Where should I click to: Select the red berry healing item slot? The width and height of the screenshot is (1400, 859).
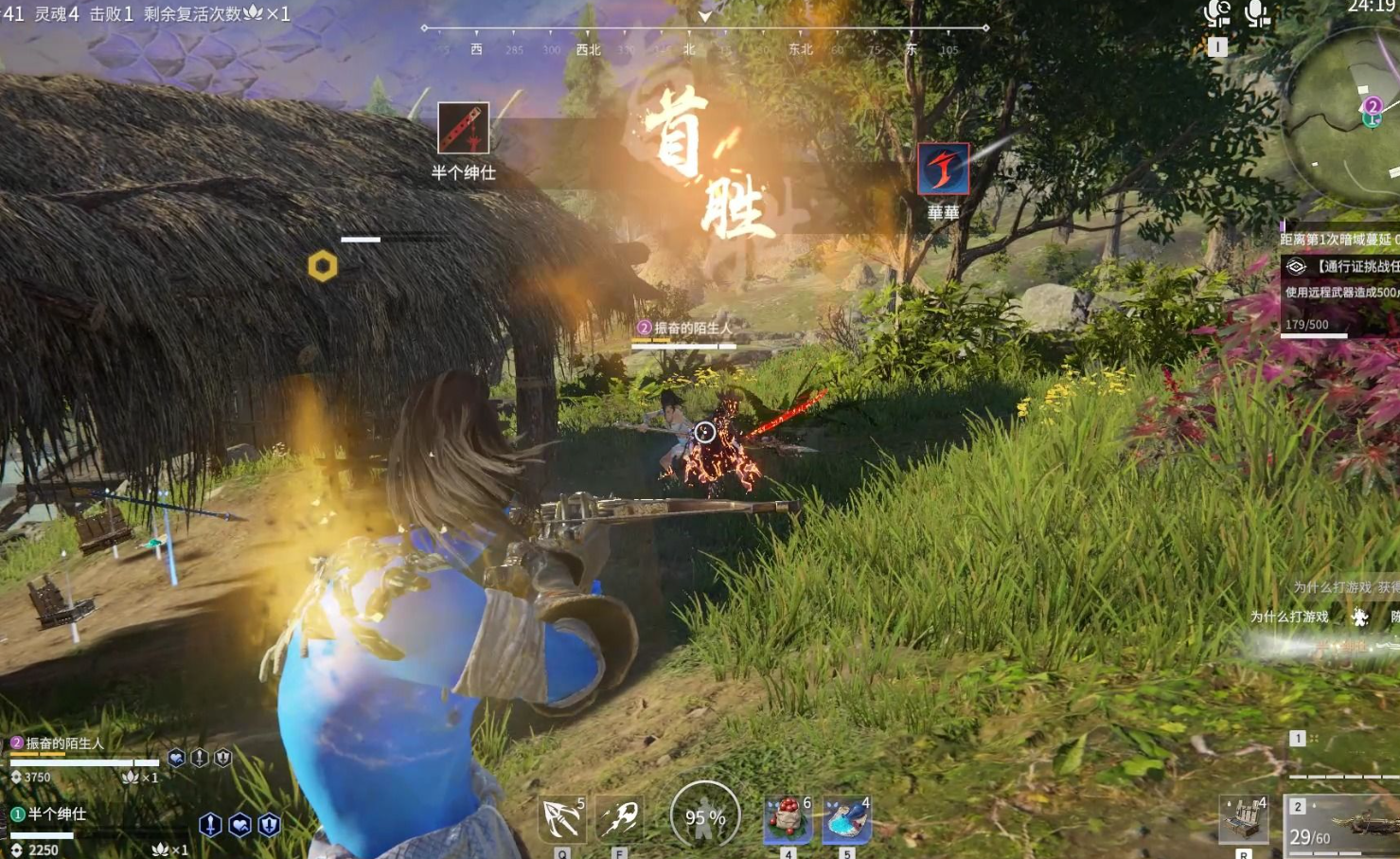(x=788, y=818)
